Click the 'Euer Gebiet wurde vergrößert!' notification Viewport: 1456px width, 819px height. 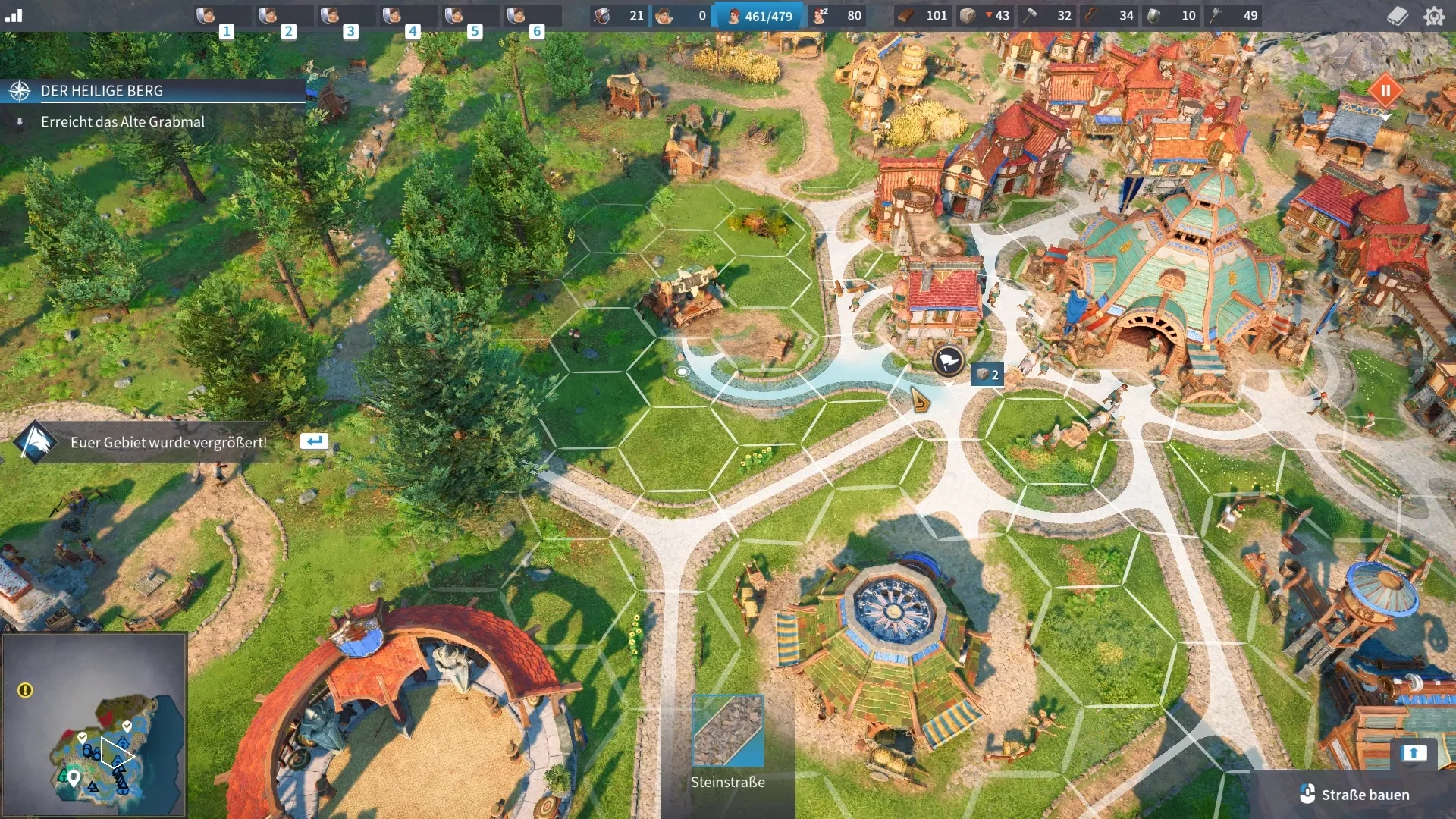[x=168, y=442]
